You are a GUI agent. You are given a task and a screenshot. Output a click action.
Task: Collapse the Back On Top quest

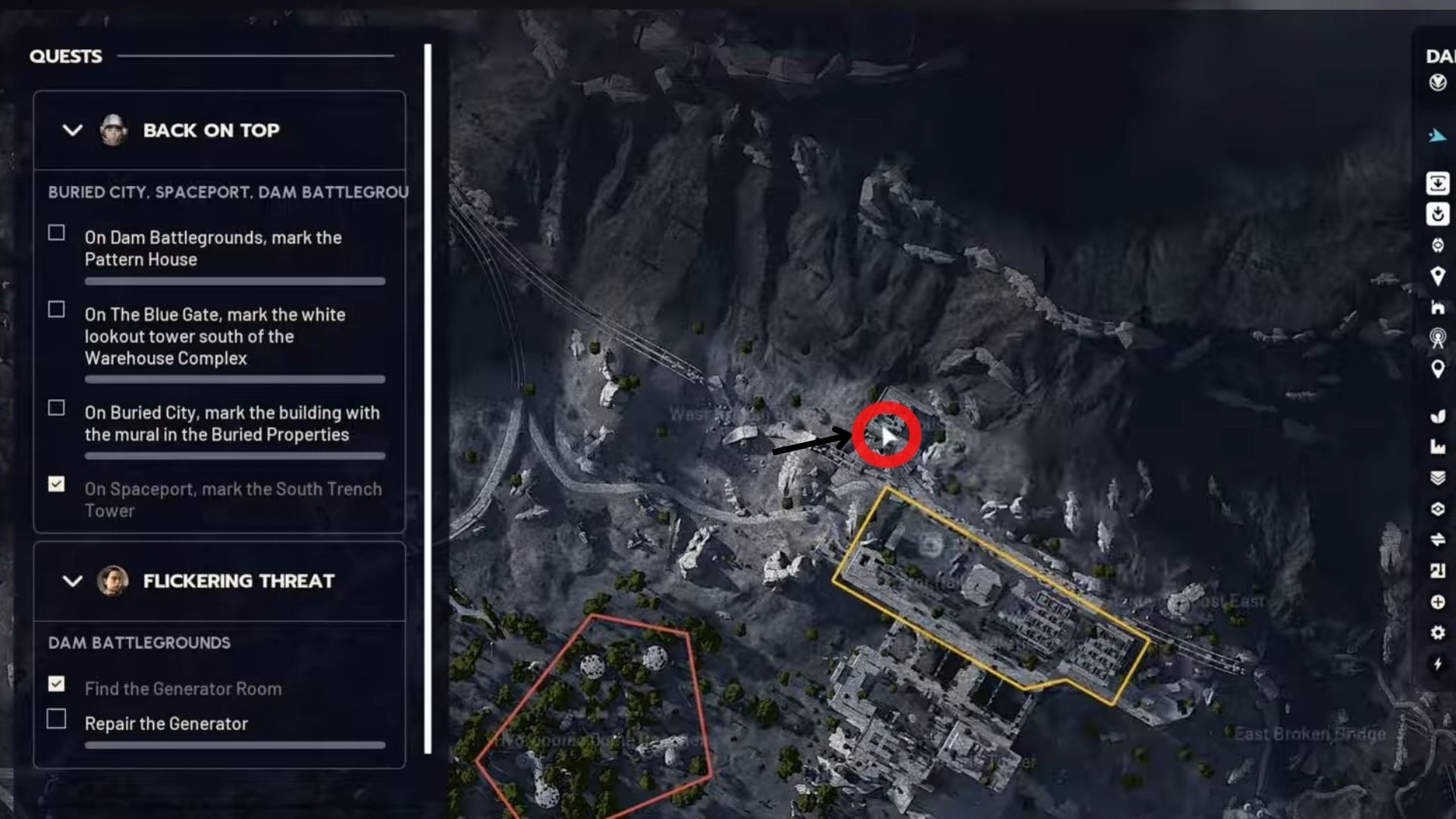[72, 130]
